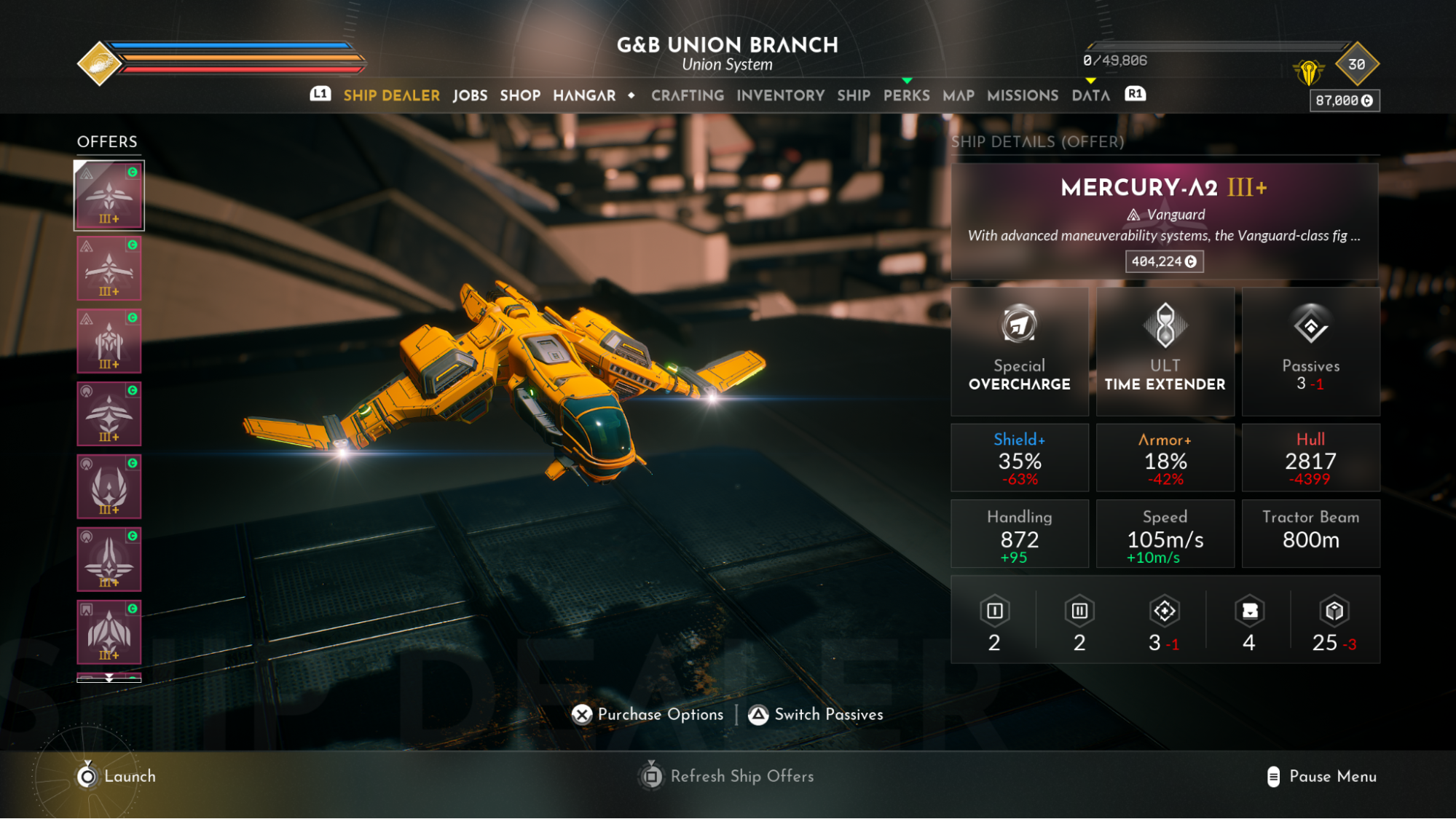Open the Crafting tab
The height and width of the screenshot is (819, 1456).
point(688,95)
